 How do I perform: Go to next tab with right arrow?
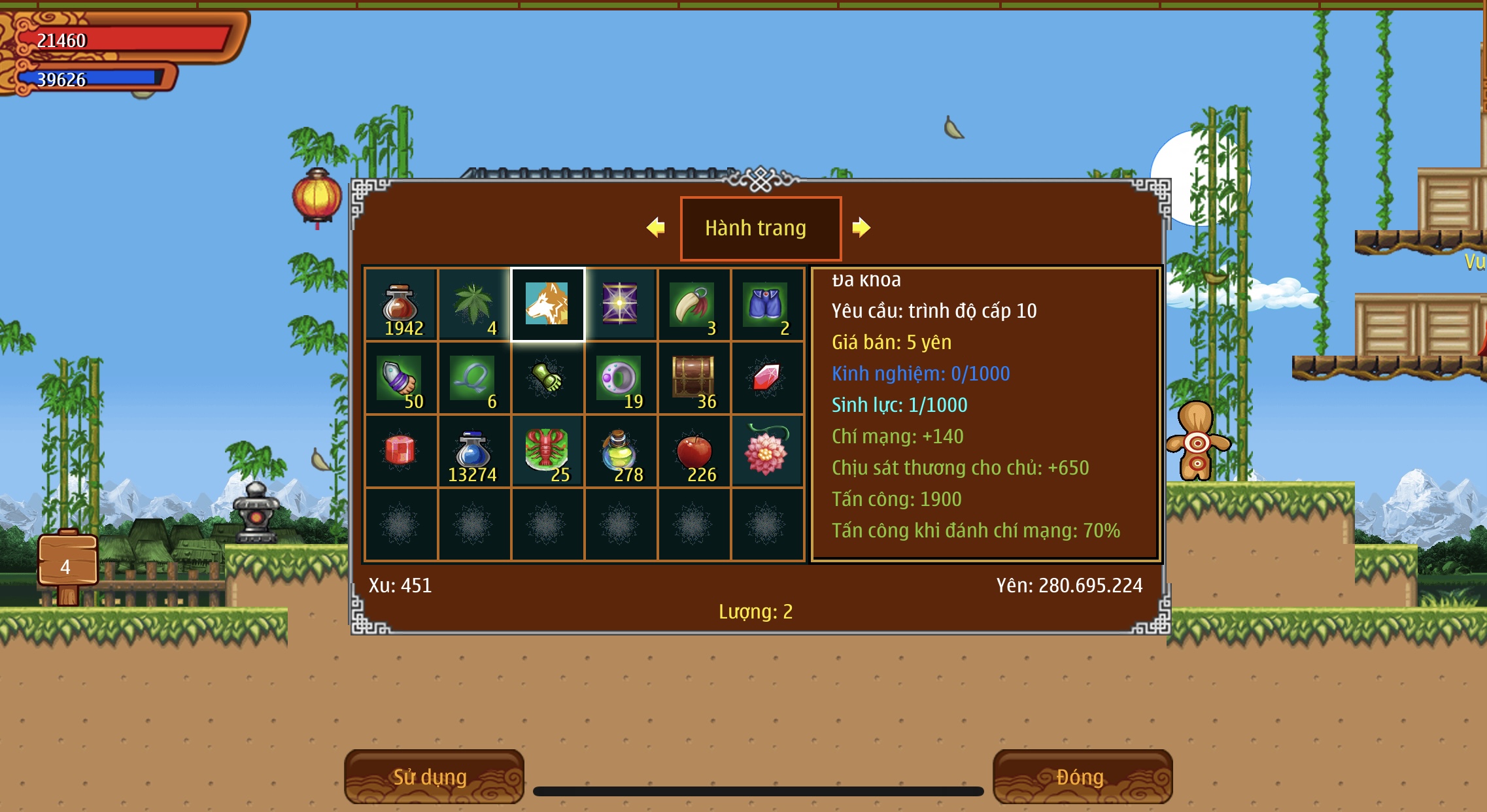click(861, 228)
